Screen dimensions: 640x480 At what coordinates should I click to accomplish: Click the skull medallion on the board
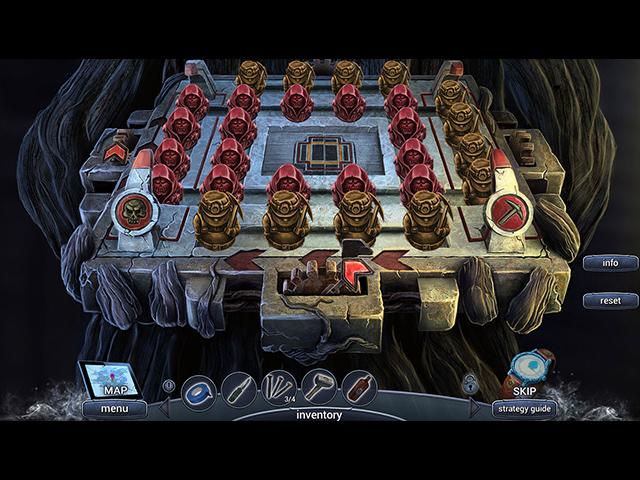pos(133,213)
